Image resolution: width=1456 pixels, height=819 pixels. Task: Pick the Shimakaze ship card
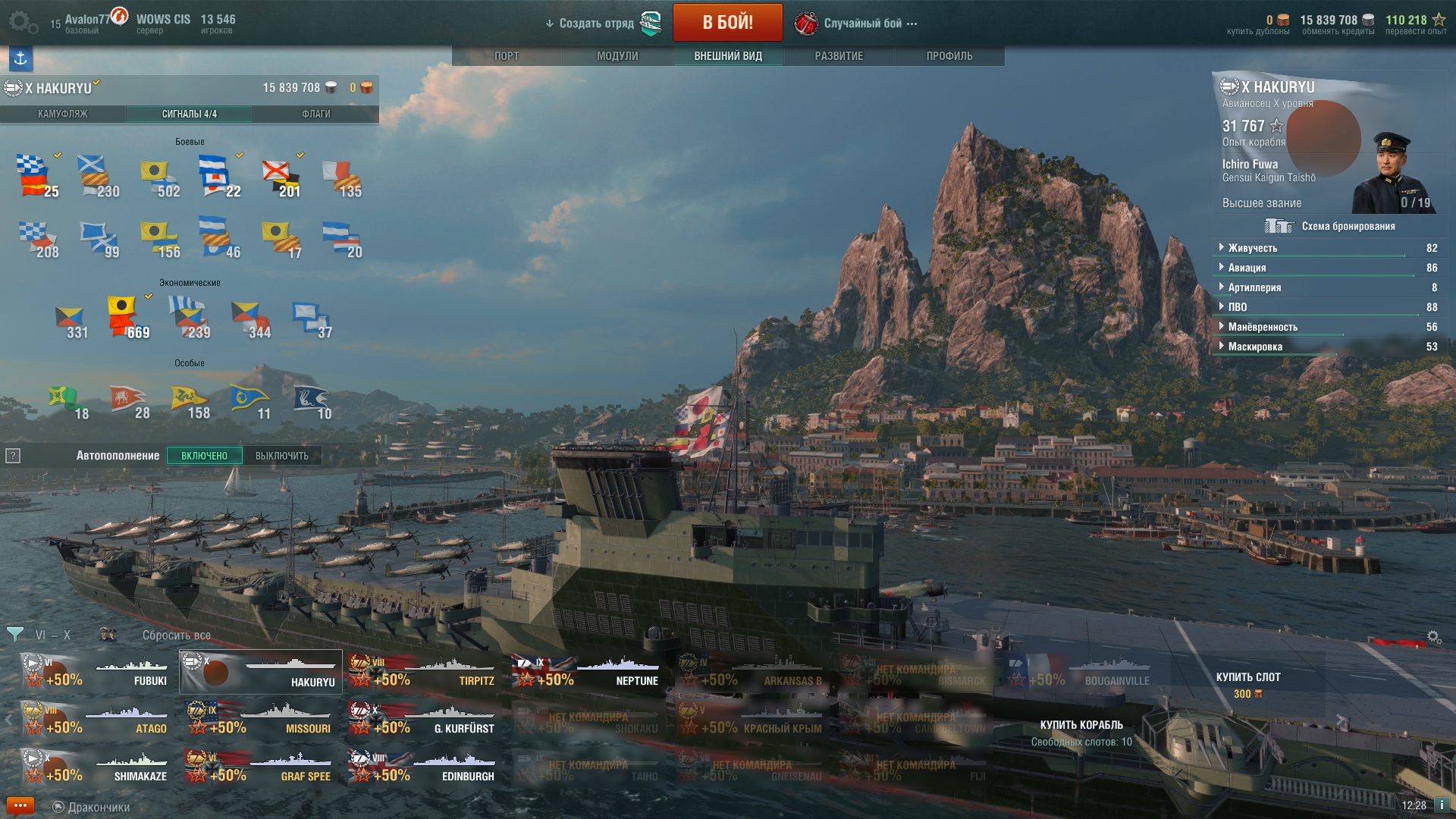tap(96, 767)
